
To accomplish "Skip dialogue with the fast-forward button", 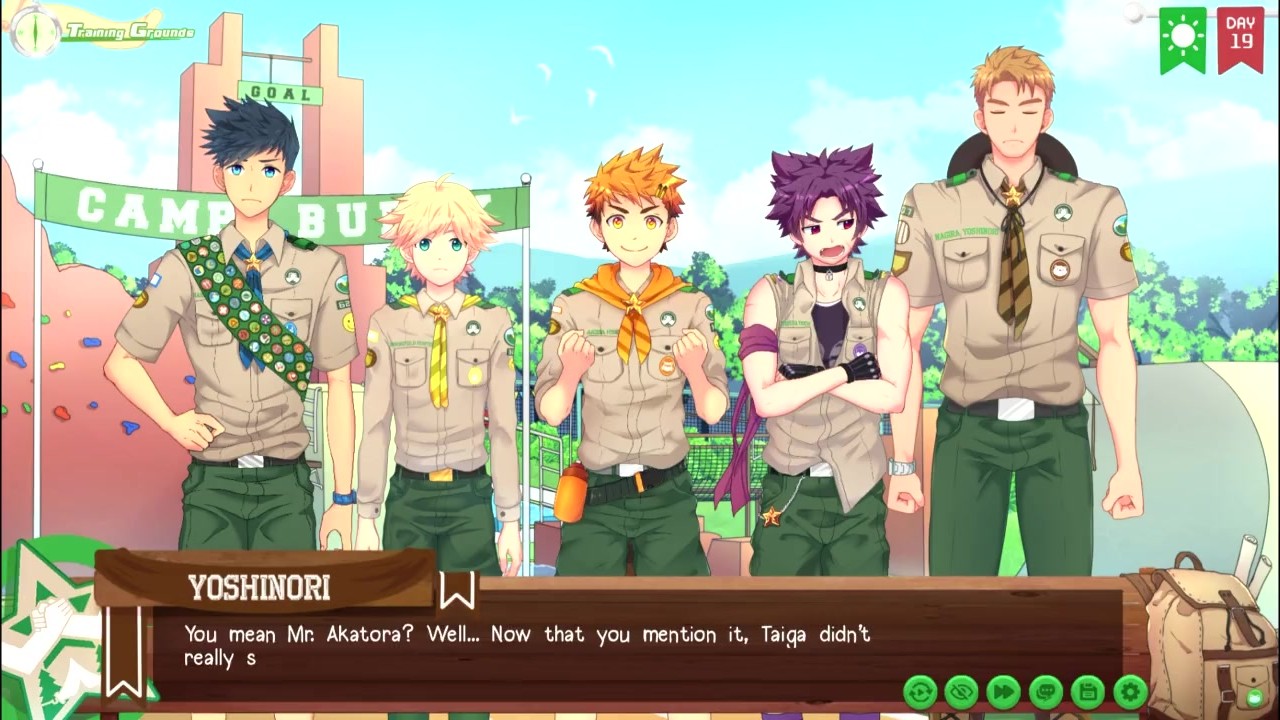I will coord(1004,691).
